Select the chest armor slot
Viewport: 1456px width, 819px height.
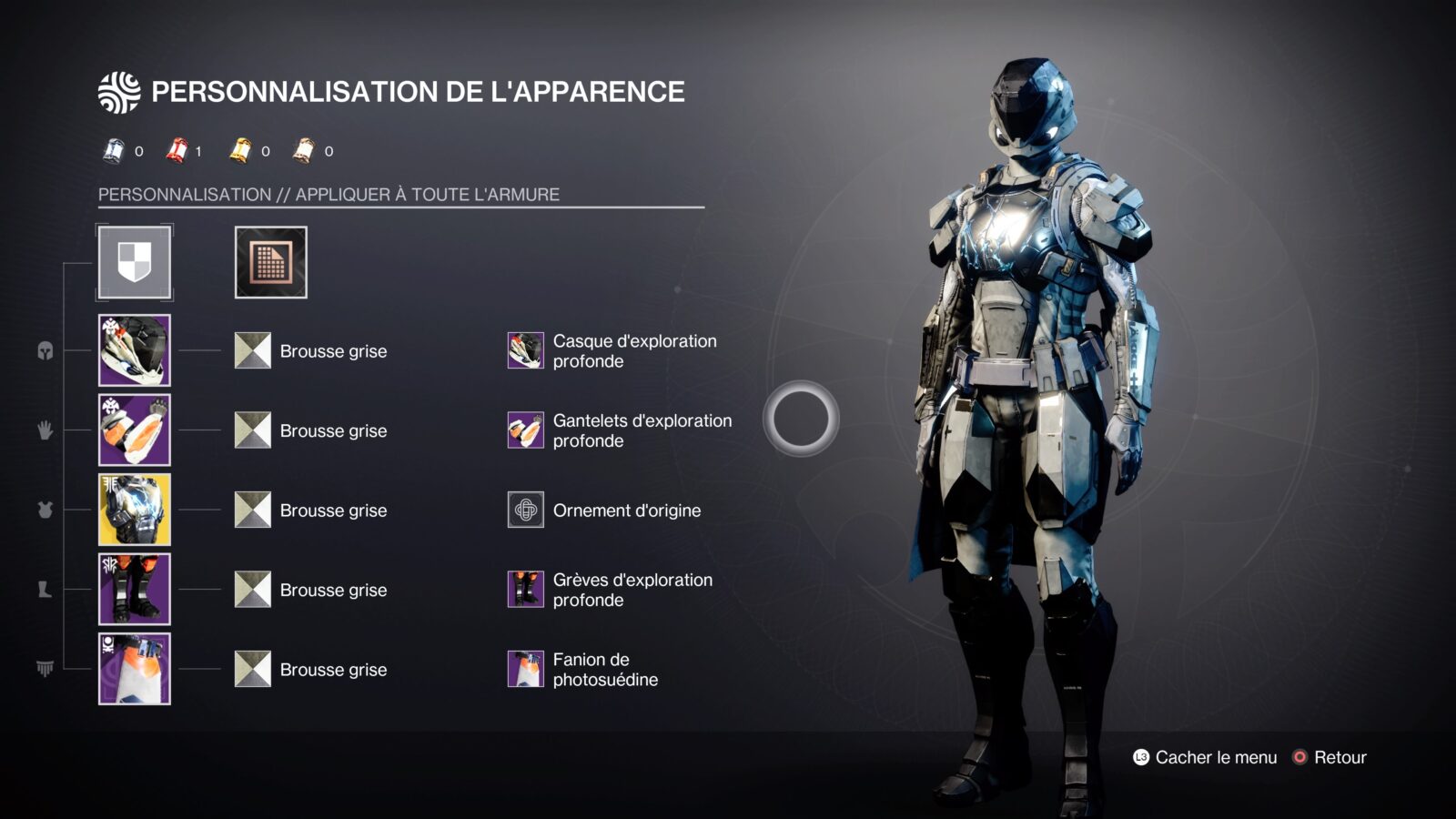tap(135, 510)
